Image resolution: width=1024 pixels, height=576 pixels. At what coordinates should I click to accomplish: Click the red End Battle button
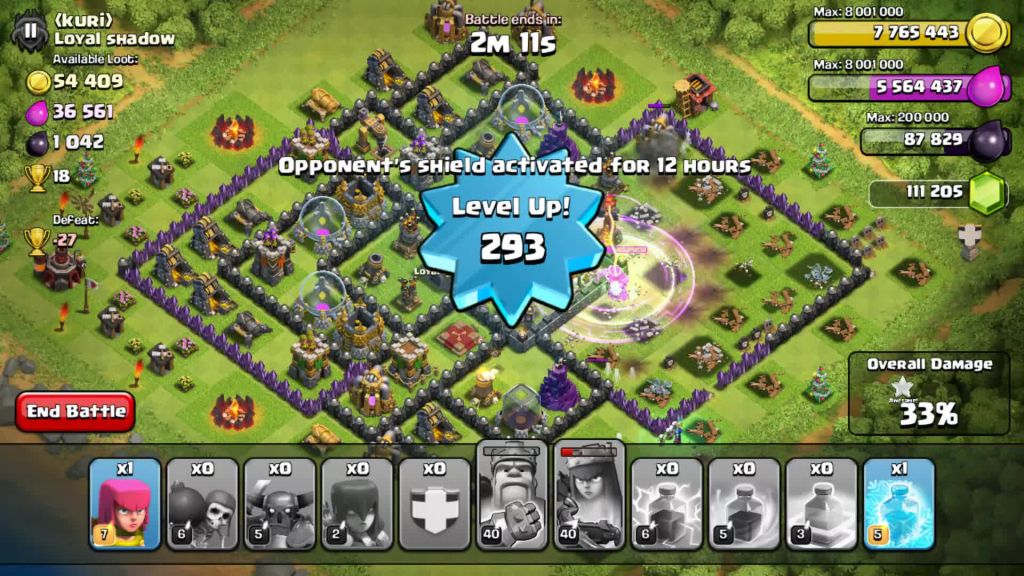point(76,411)
